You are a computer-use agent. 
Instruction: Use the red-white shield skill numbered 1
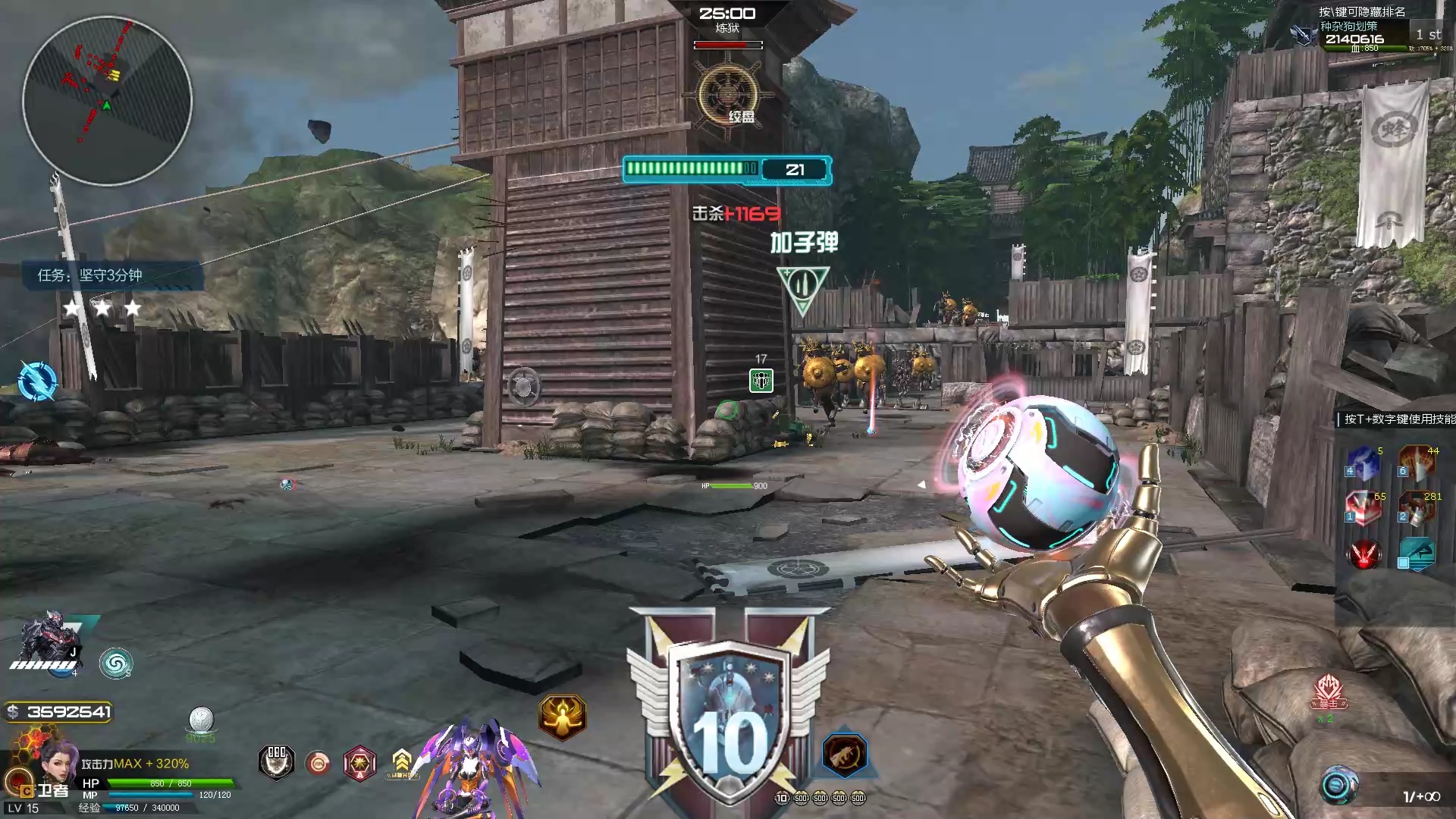[x=1363, y=508]
